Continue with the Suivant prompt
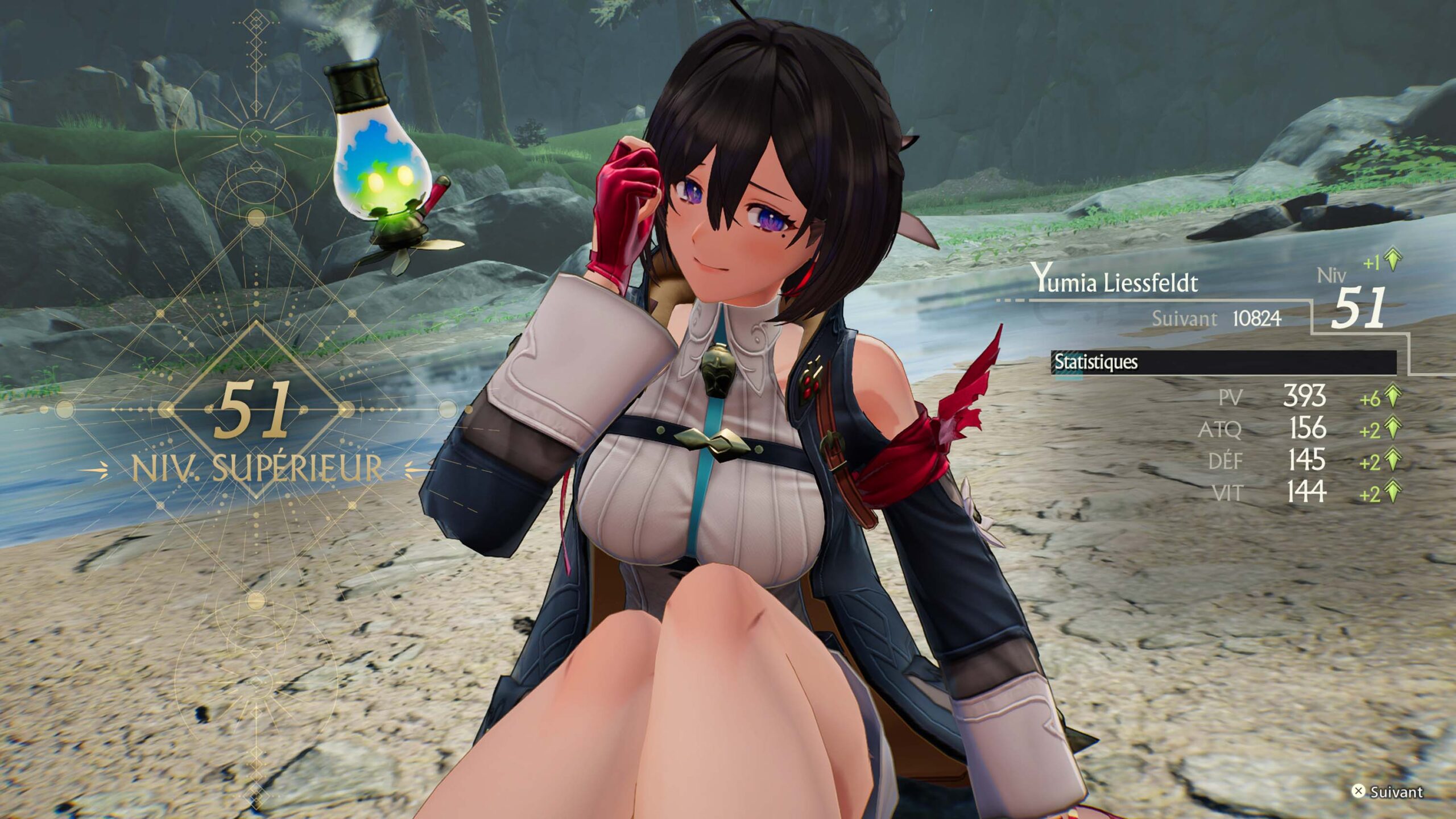Image resolution: width=1456 pixels, height=819 pixels. pyautogui.click(x=1387, y=792)
